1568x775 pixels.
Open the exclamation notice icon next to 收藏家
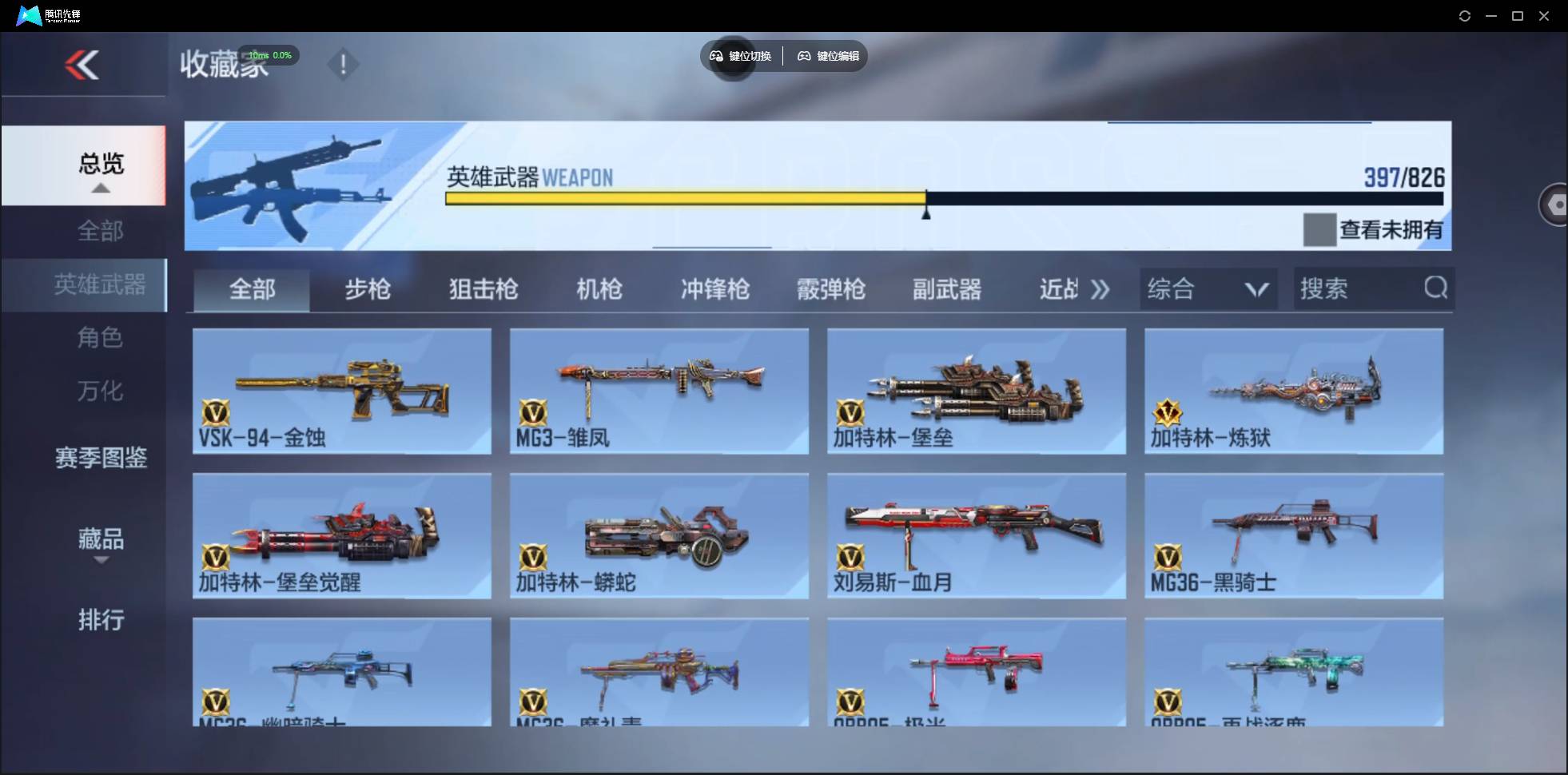pos(344,64)
